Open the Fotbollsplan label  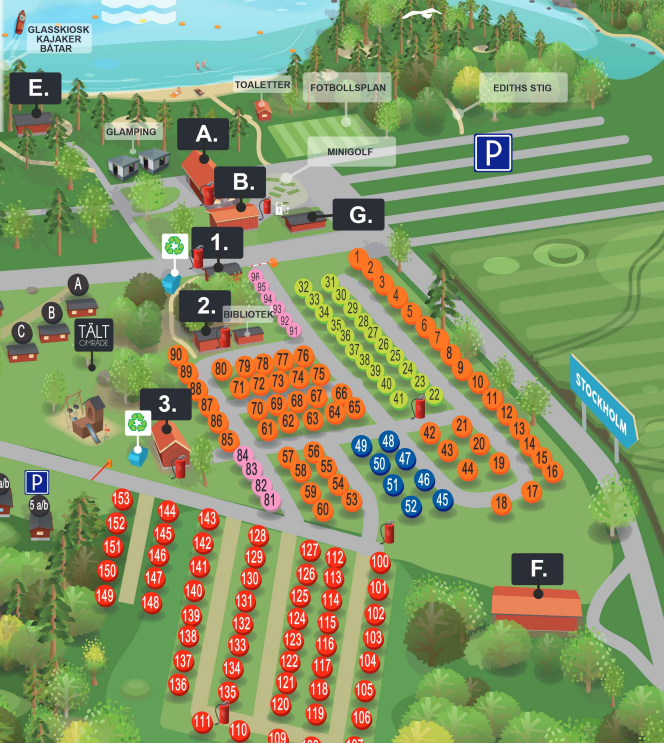coord(347,87)
